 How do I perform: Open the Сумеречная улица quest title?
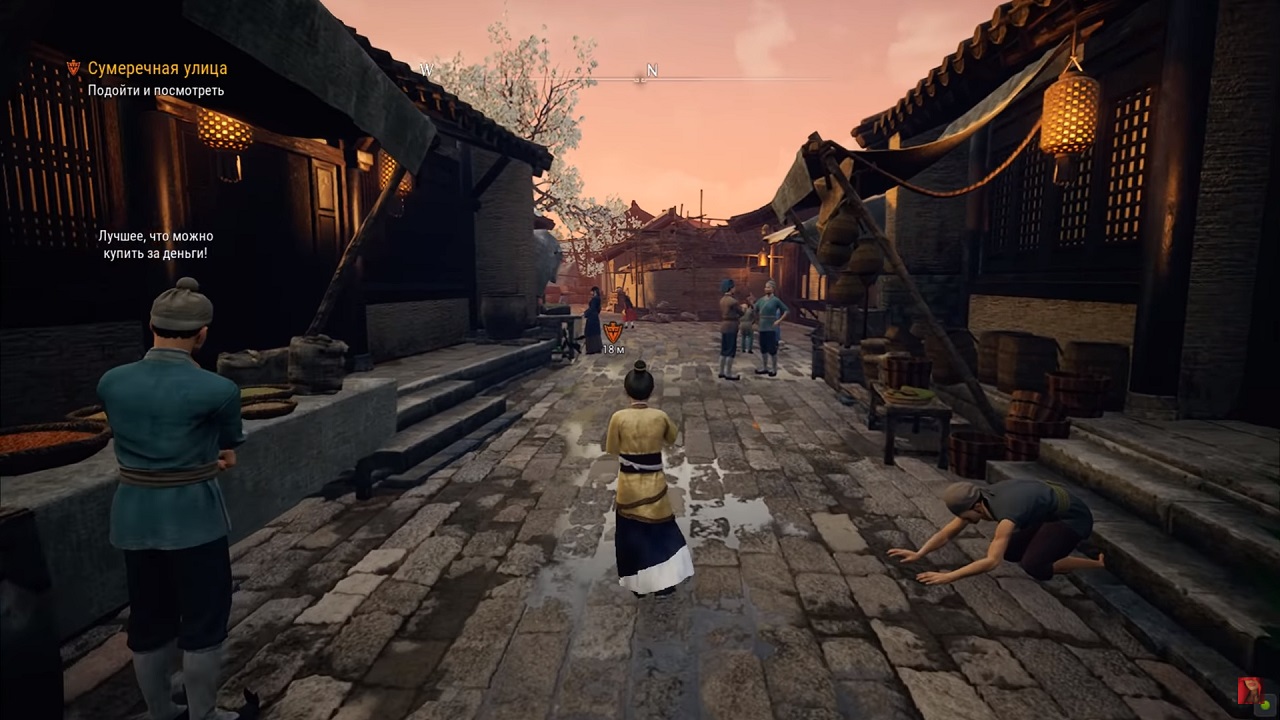coord(158,70)
